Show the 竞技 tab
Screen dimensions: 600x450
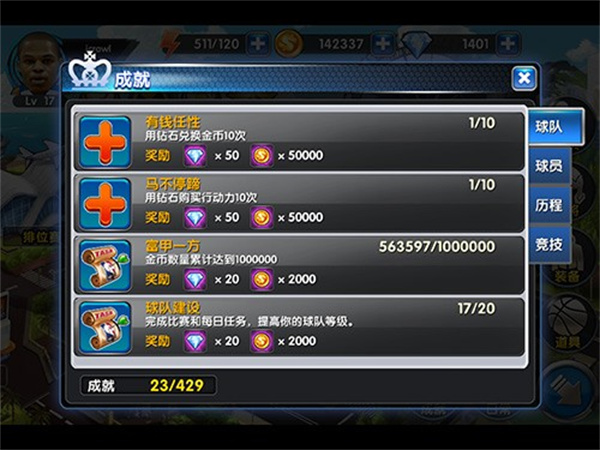547,241
